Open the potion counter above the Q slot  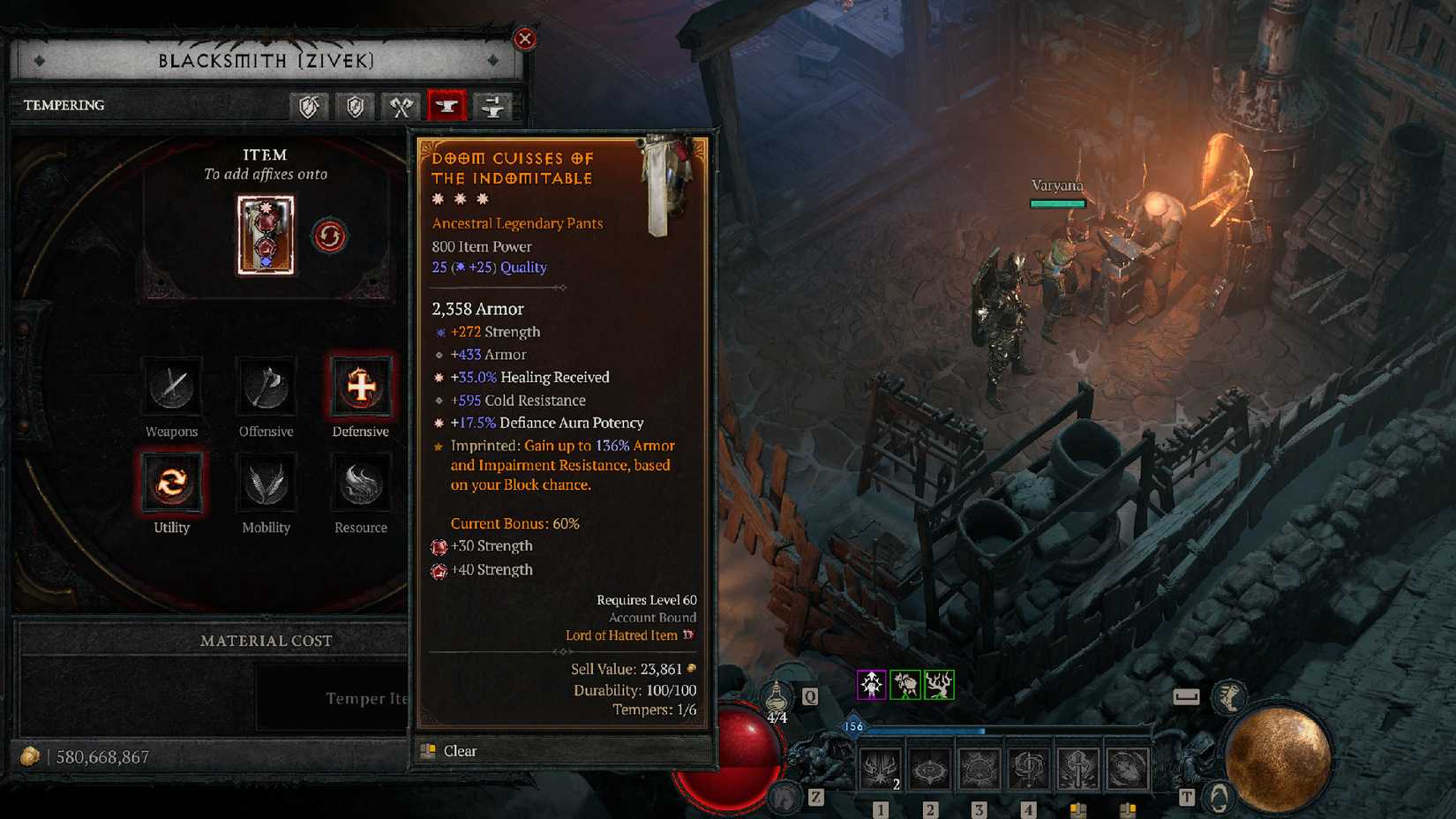tap(778, 696)
